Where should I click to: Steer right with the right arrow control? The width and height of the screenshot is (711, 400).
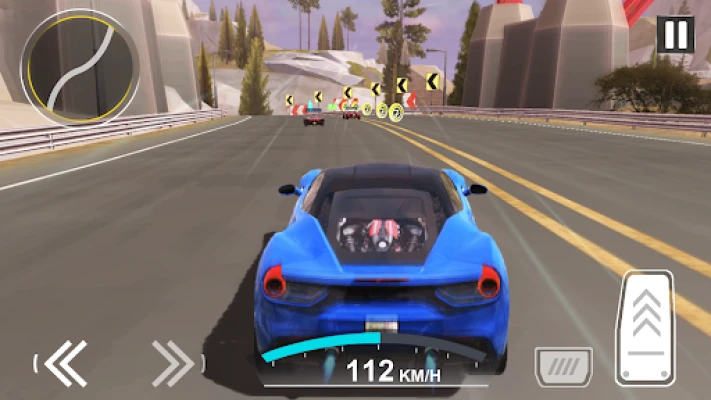pyautogui.click(x=172, y=363)
